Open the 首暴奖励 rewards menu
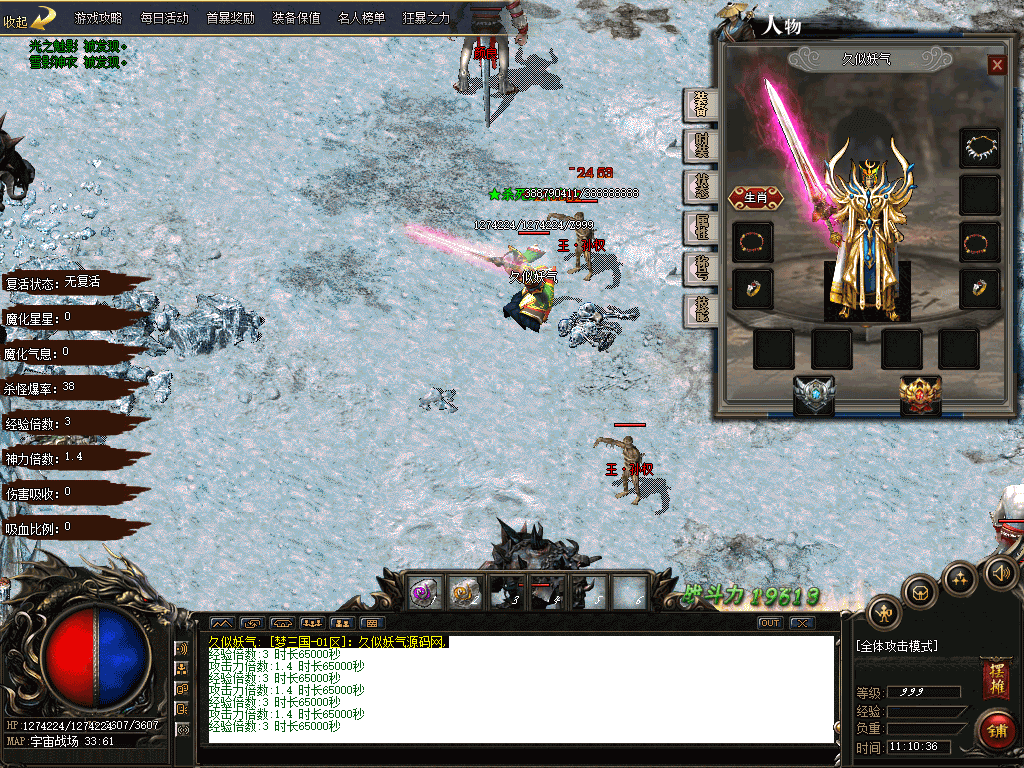The height and width of the screenshot is (768, 1024). [230, 18]
